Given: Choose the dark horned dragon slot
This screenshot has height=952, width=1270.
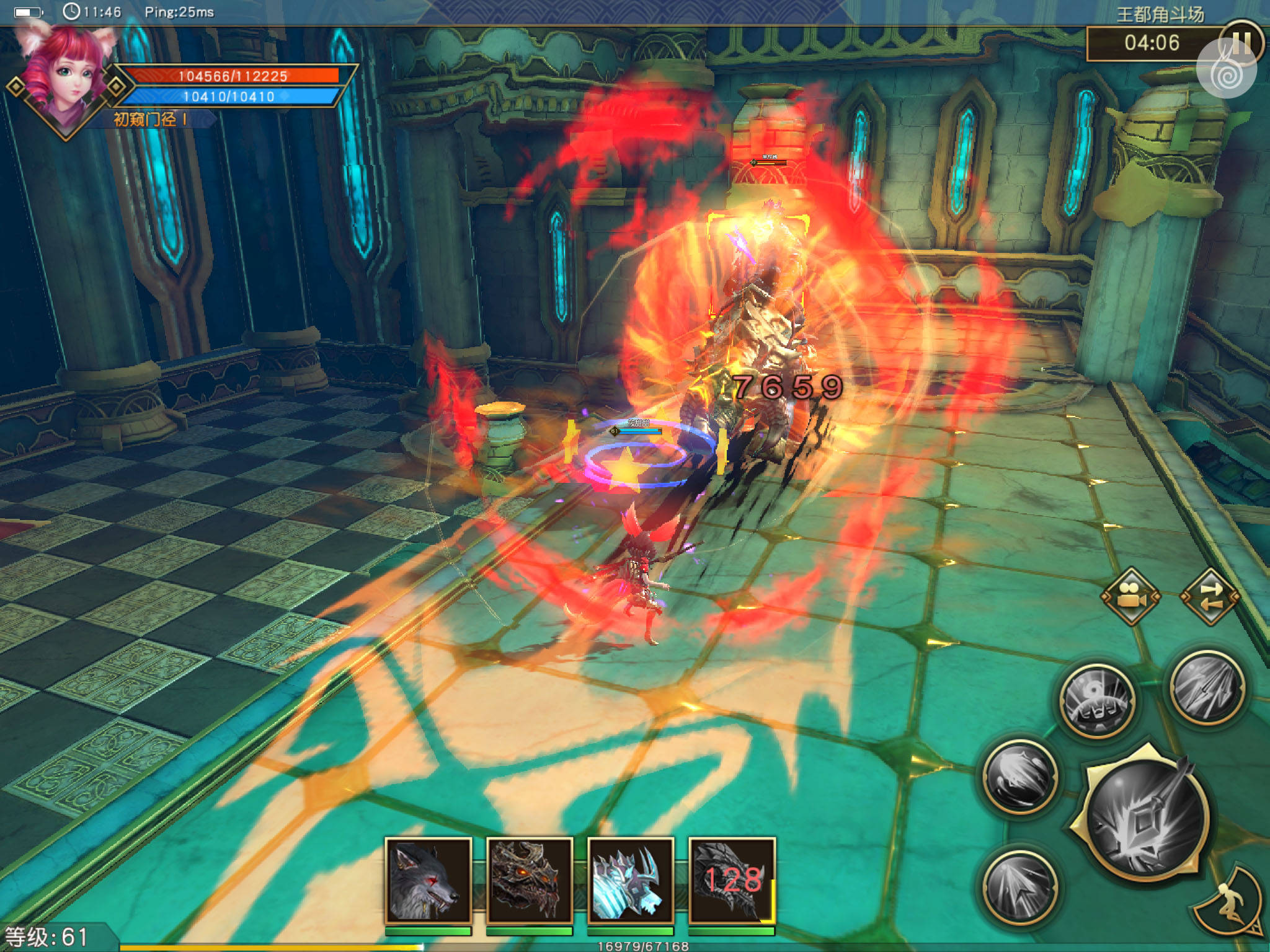Looking at the screenshot, I should point(529,880).
